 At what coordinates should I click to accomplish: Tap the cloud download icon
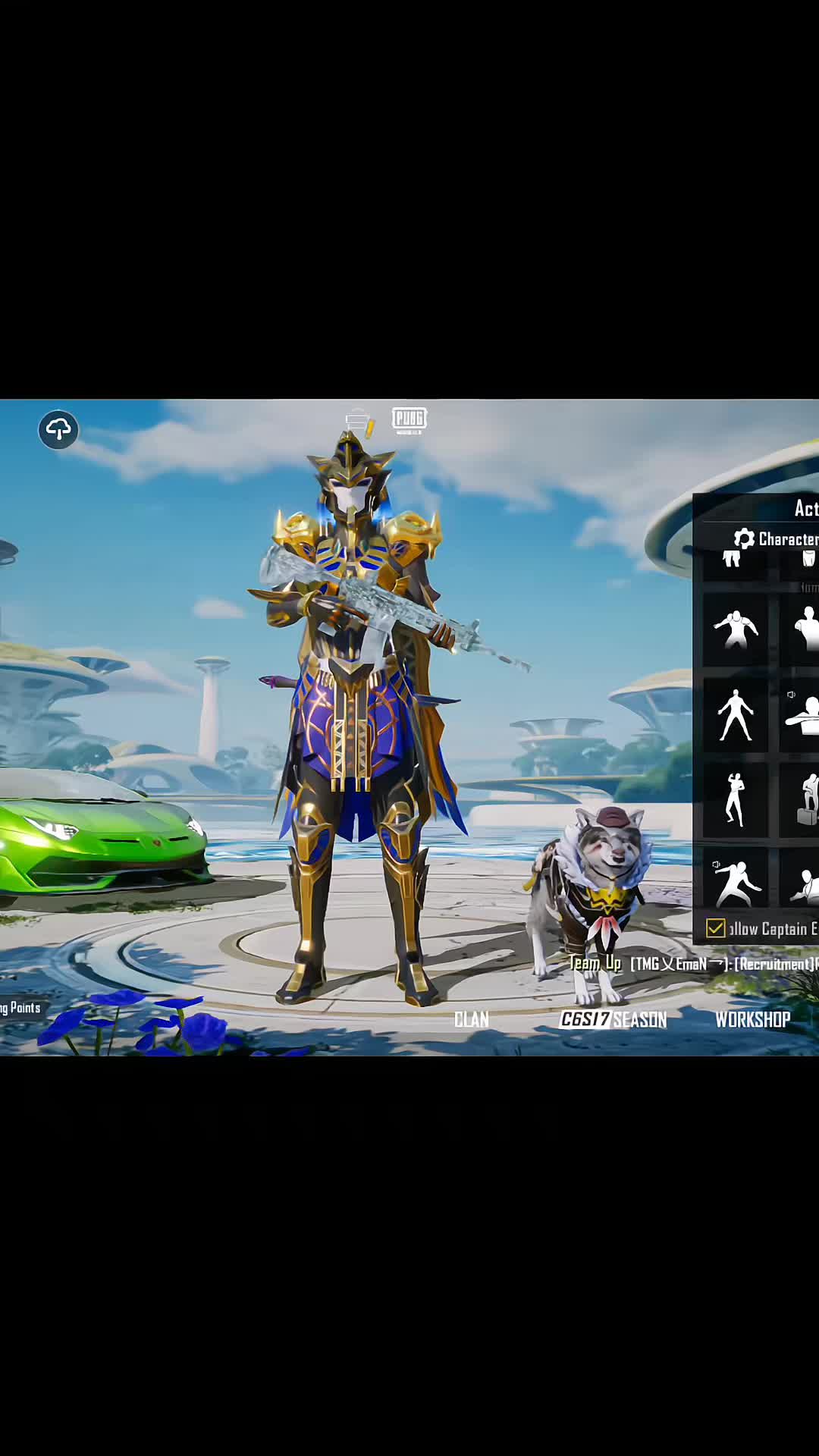58,430
